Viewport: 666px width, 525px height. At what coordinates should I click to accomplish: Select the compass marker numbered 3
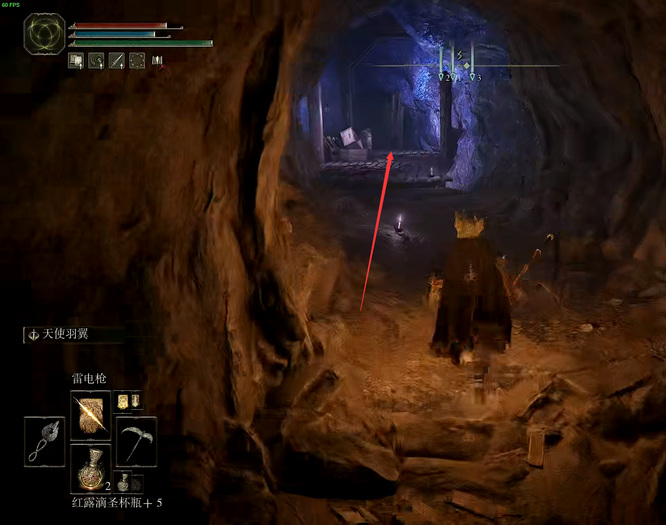coord(473,75)
